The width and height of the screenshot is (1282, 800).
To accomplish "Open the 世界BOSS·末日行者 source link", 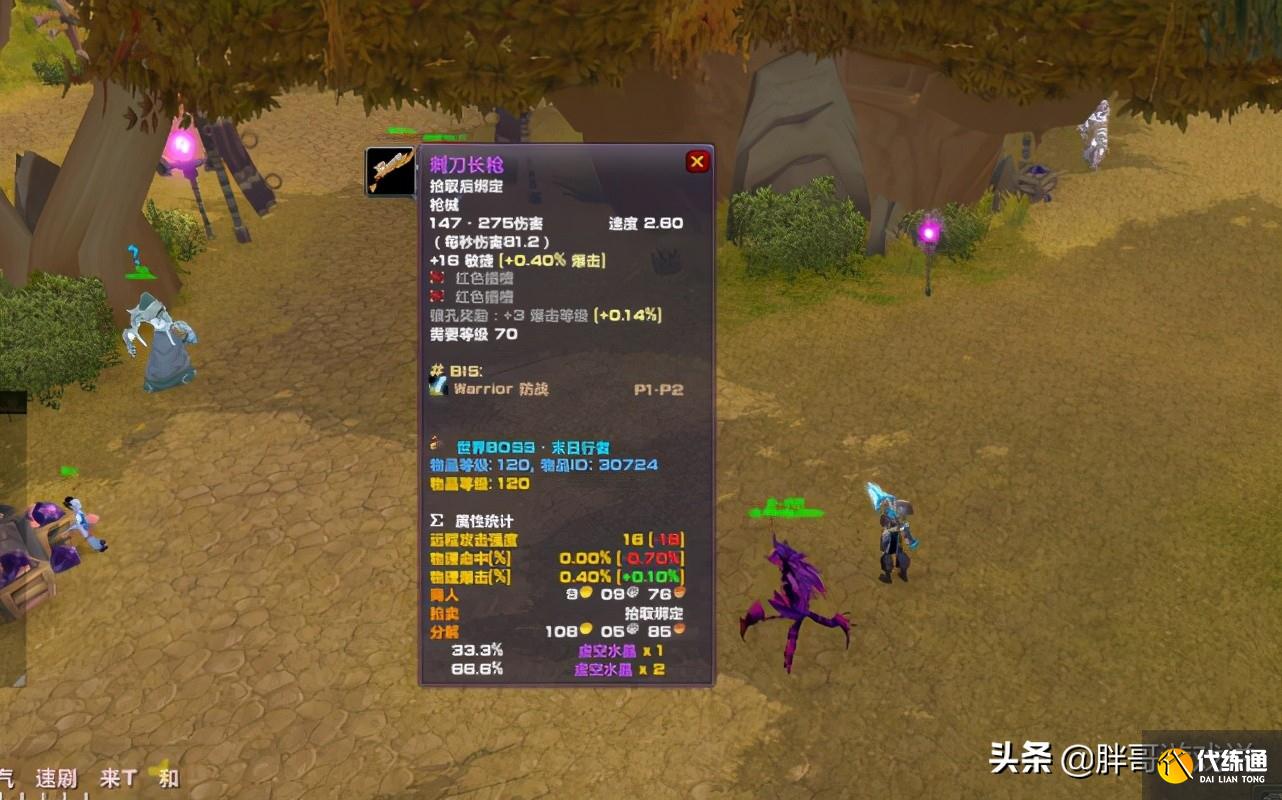I will coord(531,447).
